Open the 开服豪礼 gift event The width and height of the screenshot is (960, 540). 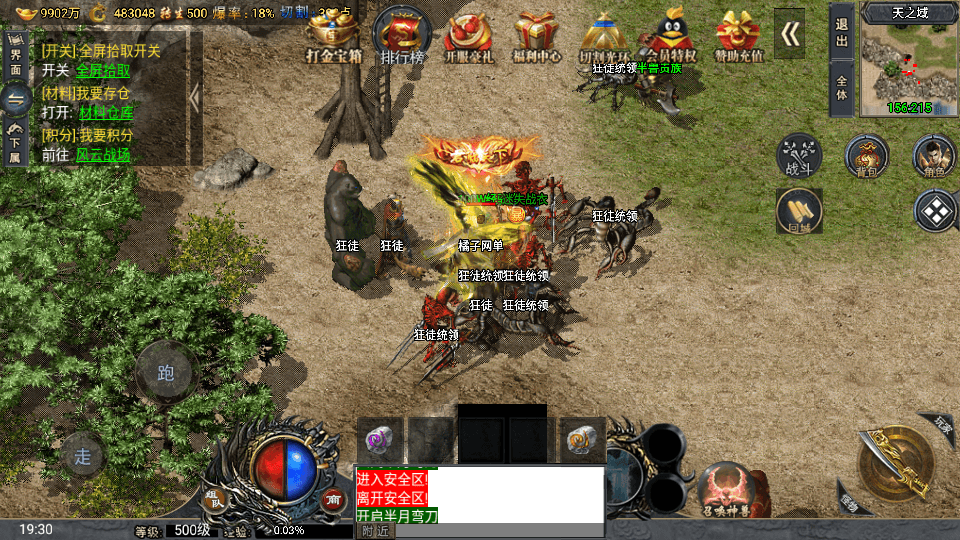click(x=471, y=35)
